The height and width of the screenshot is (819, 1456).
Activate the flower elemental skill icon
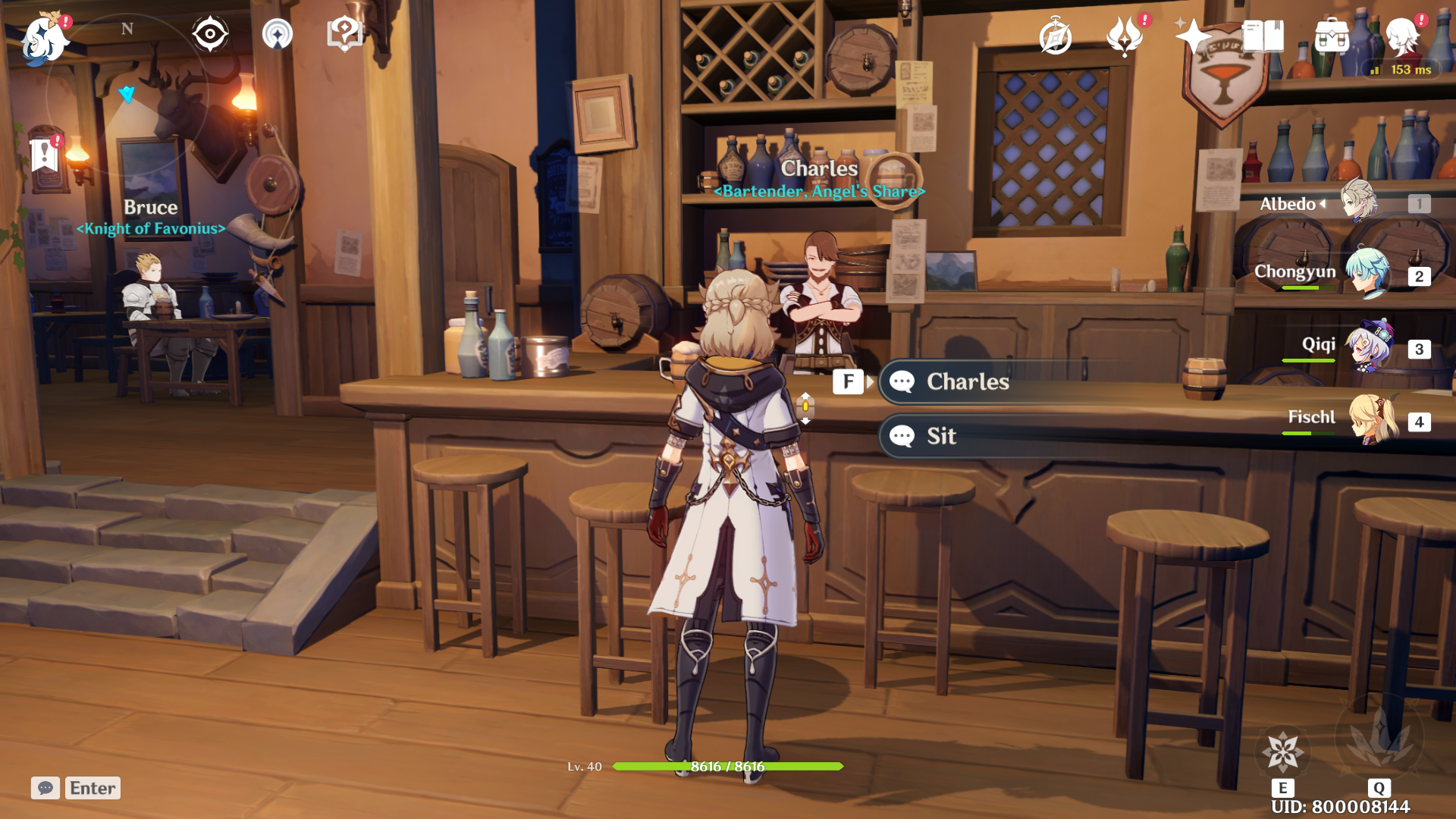click(1282, 751)
